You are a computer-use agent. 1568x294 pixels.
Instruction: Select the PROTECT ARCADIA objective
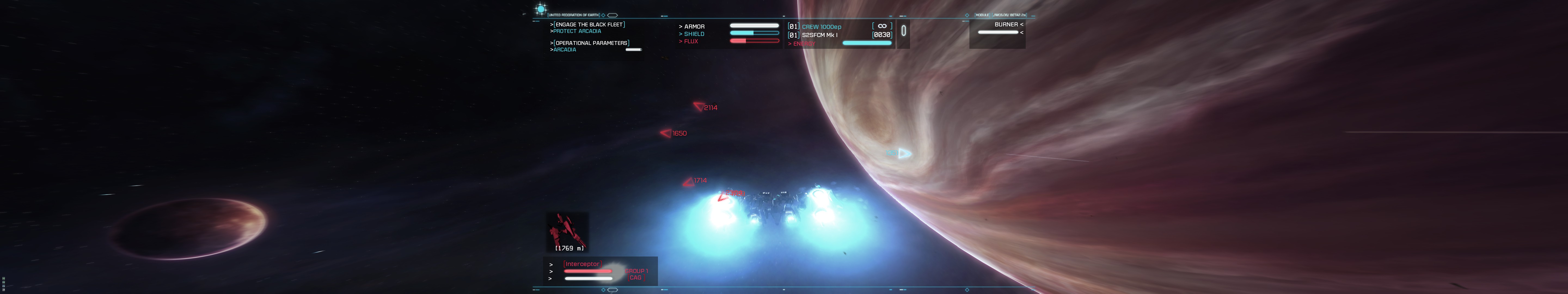coord(577,30)
